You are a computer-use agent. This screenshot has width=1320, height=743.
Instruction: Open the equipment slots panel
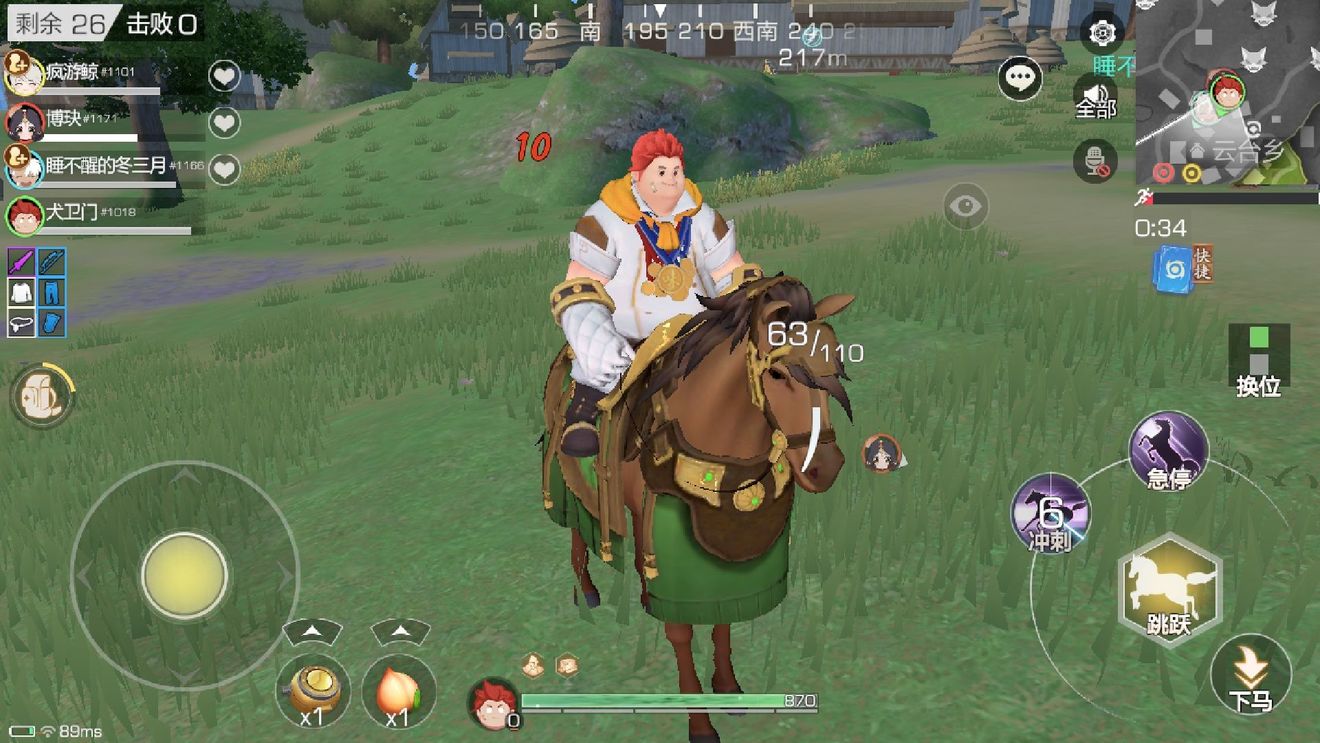pyautogui.click(x=37, y=292)
